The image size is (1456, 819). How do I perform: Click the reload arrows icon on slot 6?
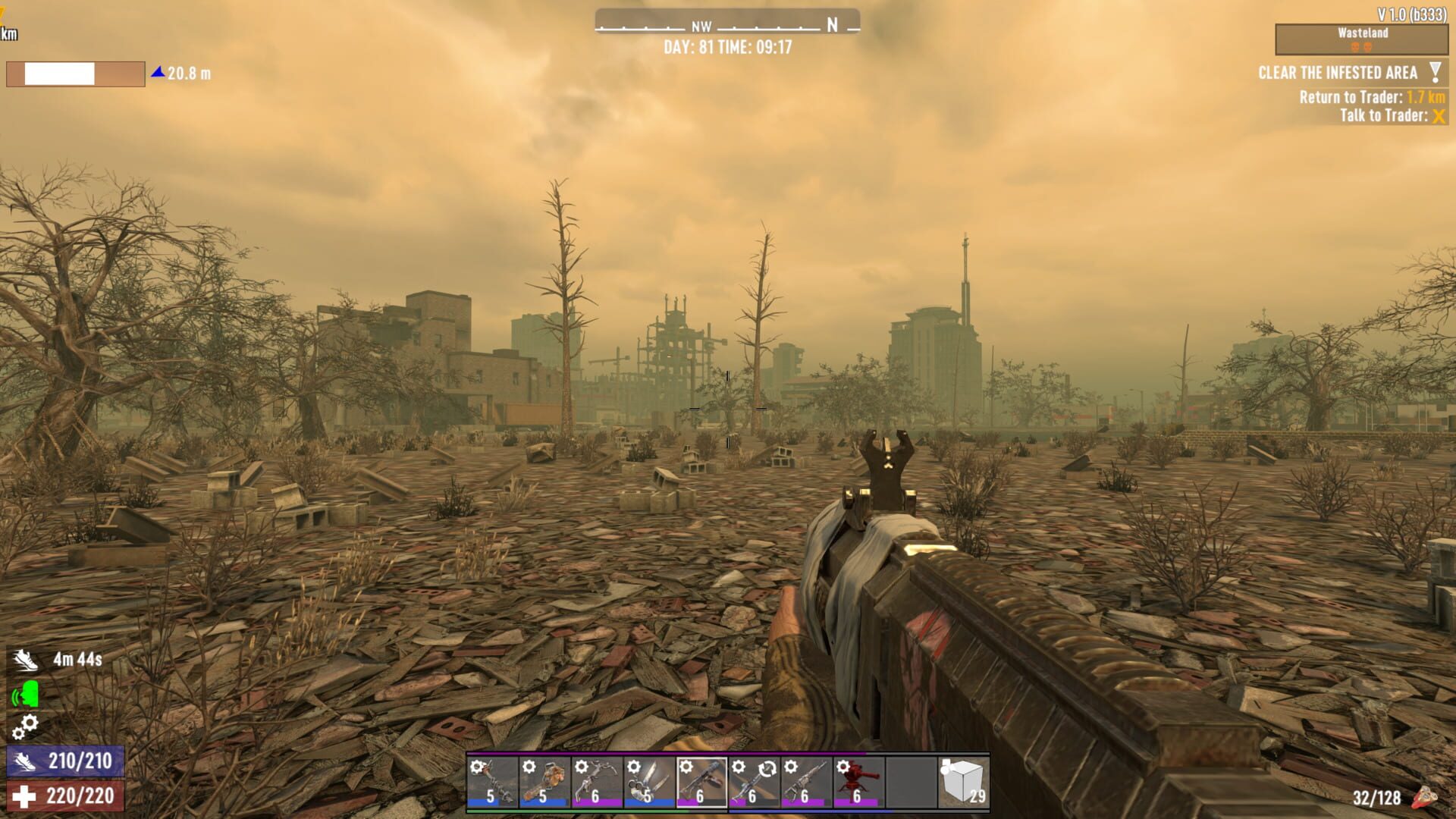pos(766,768)
